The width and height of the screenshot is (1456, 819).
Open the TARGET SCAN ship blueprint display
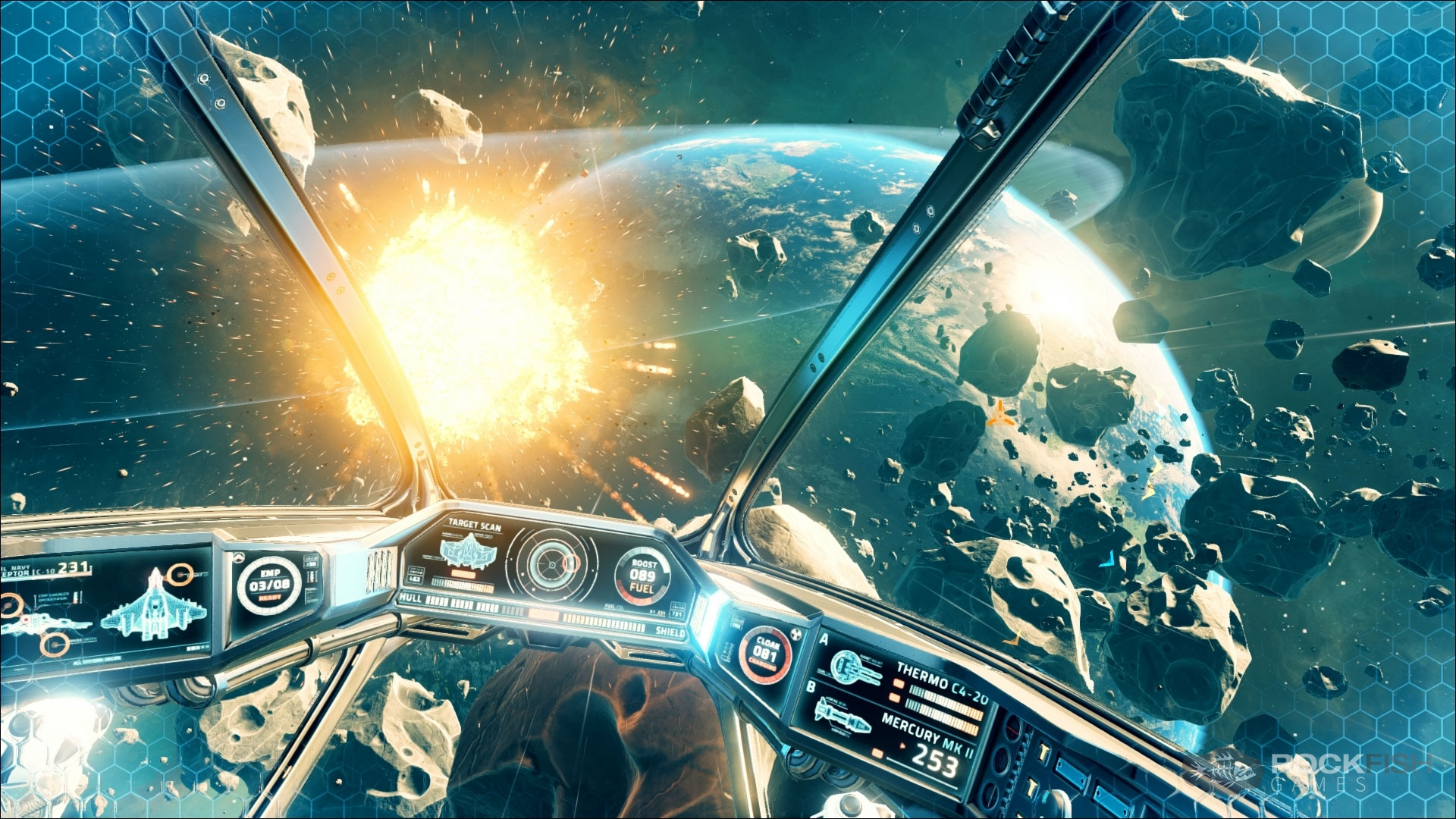[x=469, y=551]
